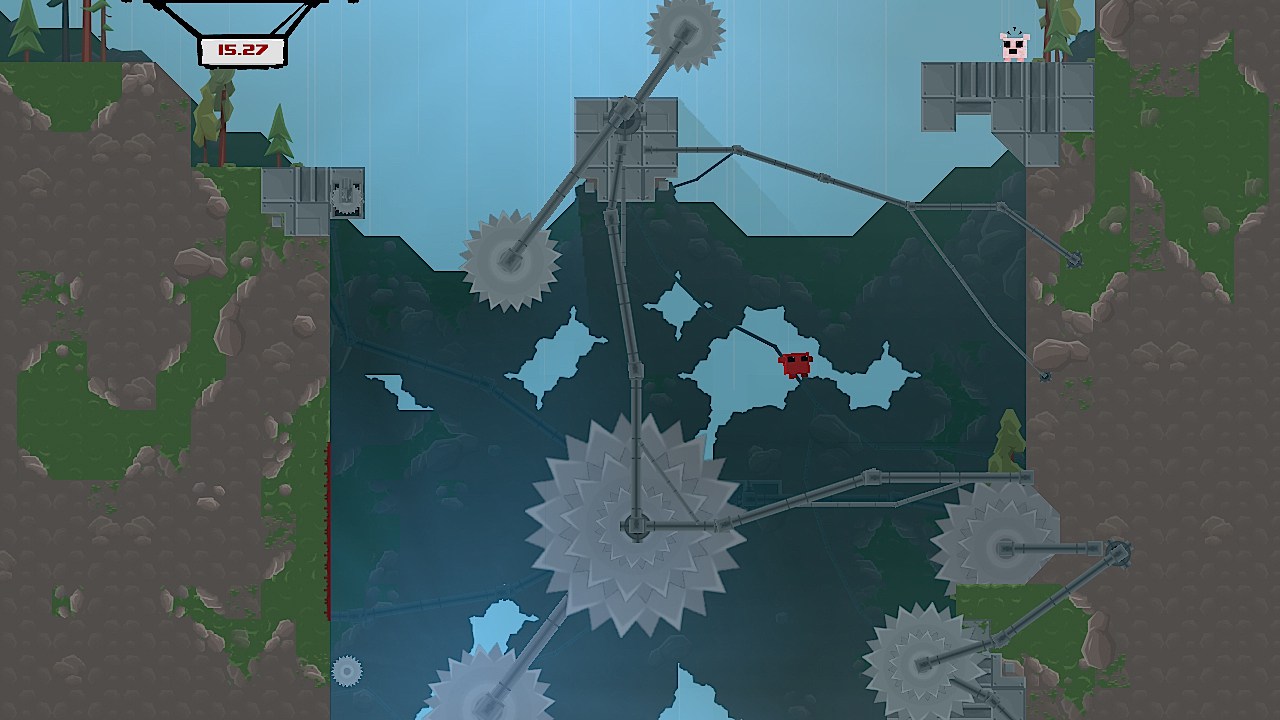Click the small rotating sawblade at top
Viewport: 1280px width, 720px height.
tap(685, 30)
